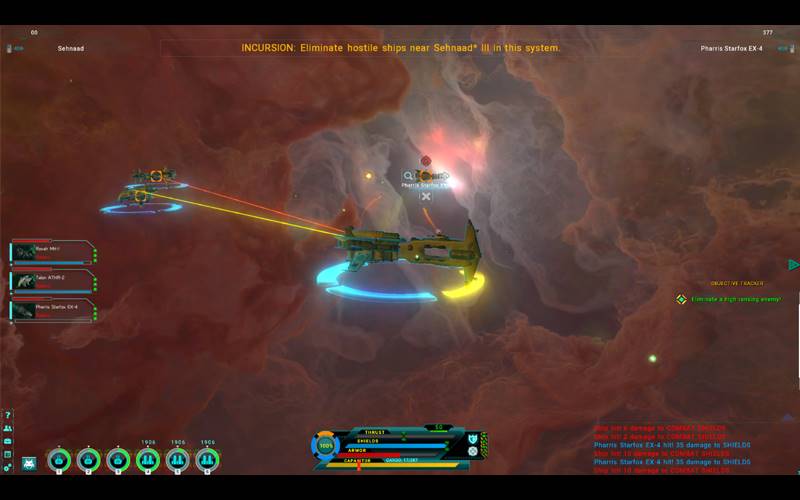Activate weapon slot number 3
Viewport: 800px width, 500px height.
(x=119, y=460)
